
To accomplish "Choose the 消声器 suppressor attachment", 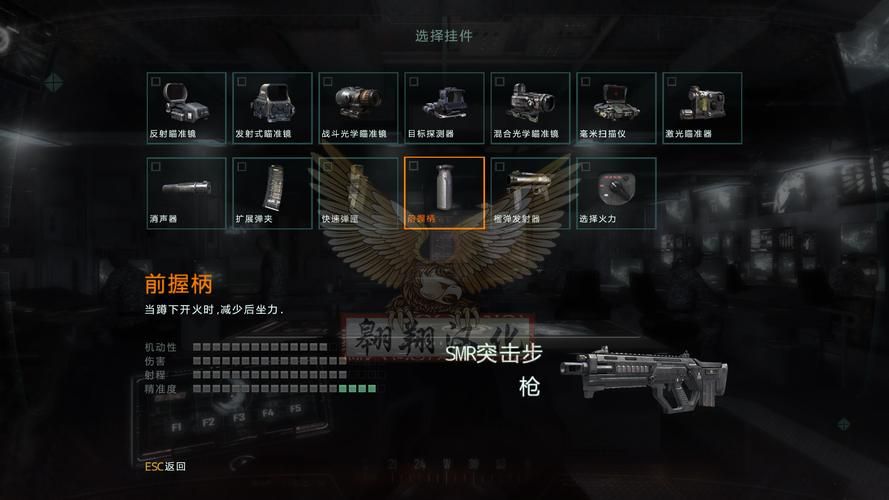I will 186,193.
